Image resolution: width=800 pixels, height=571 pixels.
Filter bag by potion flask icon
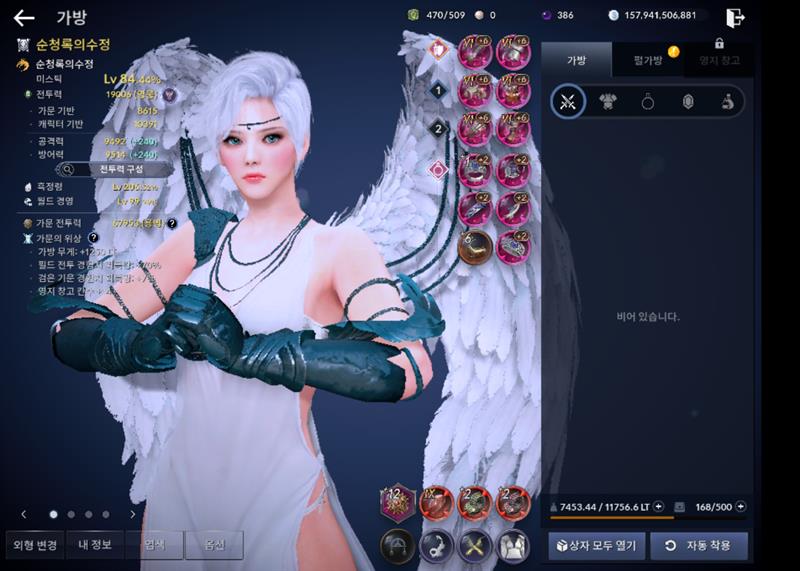[x=728, y=101]
